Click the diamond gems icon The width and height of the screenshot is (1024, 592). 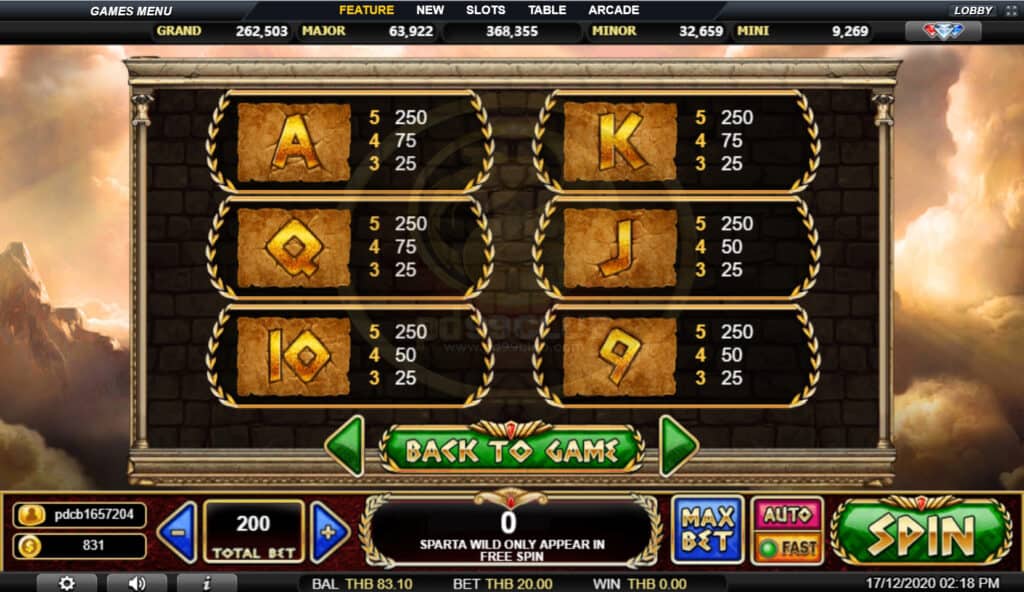pos(943,31)
